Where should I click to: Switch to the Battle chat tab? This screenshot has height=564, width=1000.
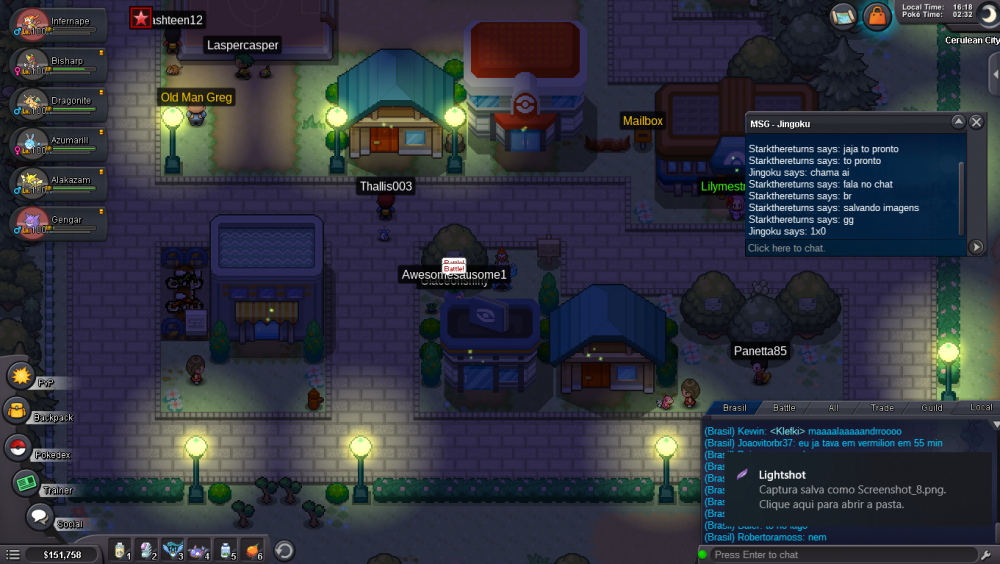pyautogui.click(x=784, y=408)
